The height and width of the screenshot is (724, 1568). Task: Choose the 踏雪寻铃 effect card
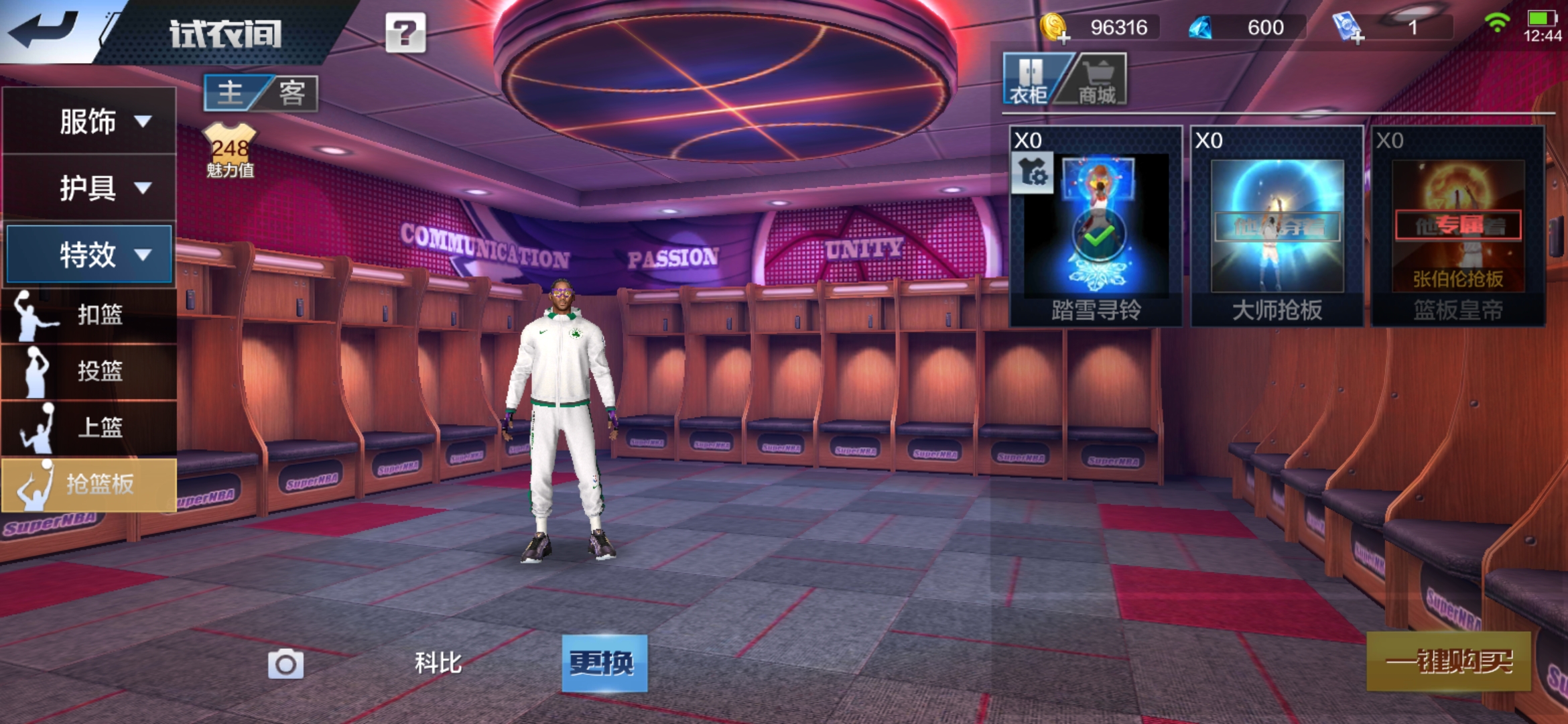click(1096, 227)
